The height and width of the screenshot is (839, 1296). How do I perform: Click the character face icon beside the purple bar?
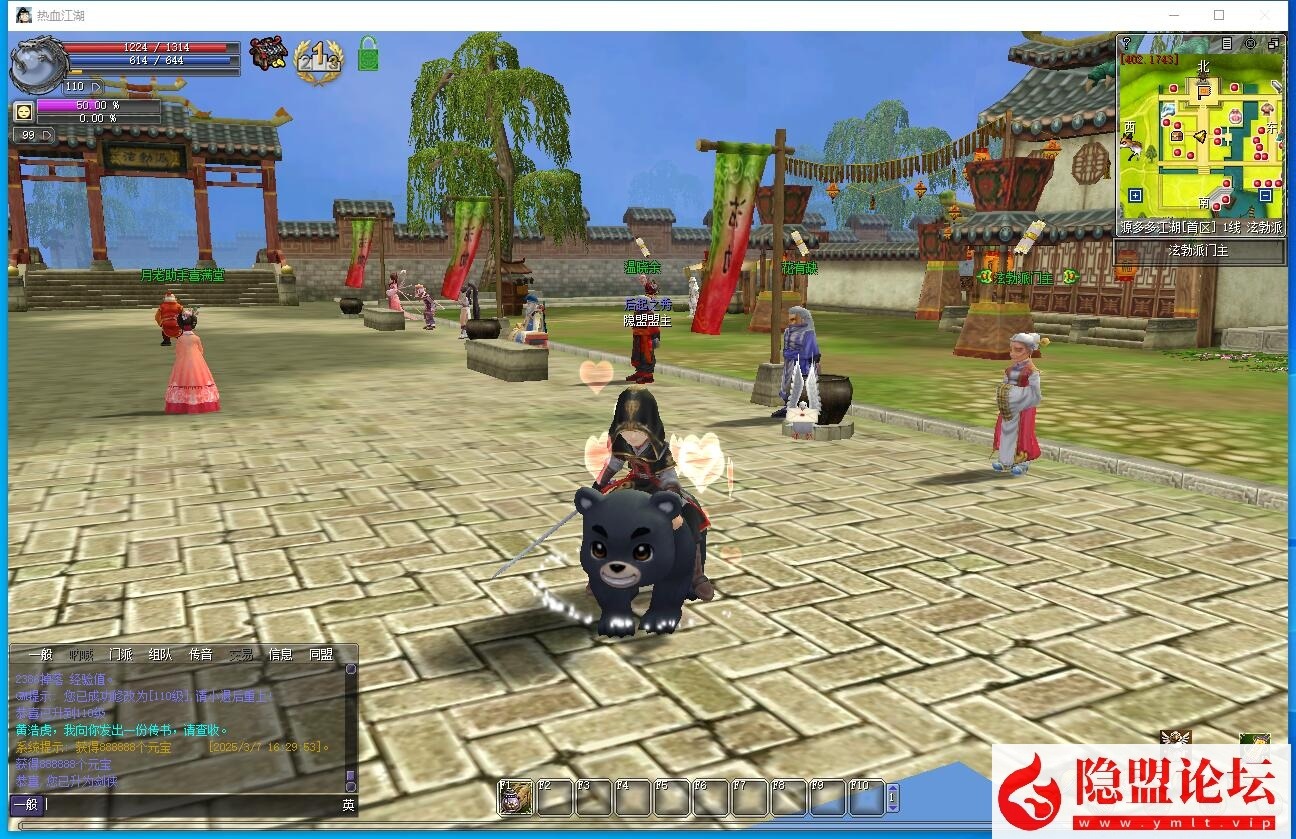[x=24, y=110]
